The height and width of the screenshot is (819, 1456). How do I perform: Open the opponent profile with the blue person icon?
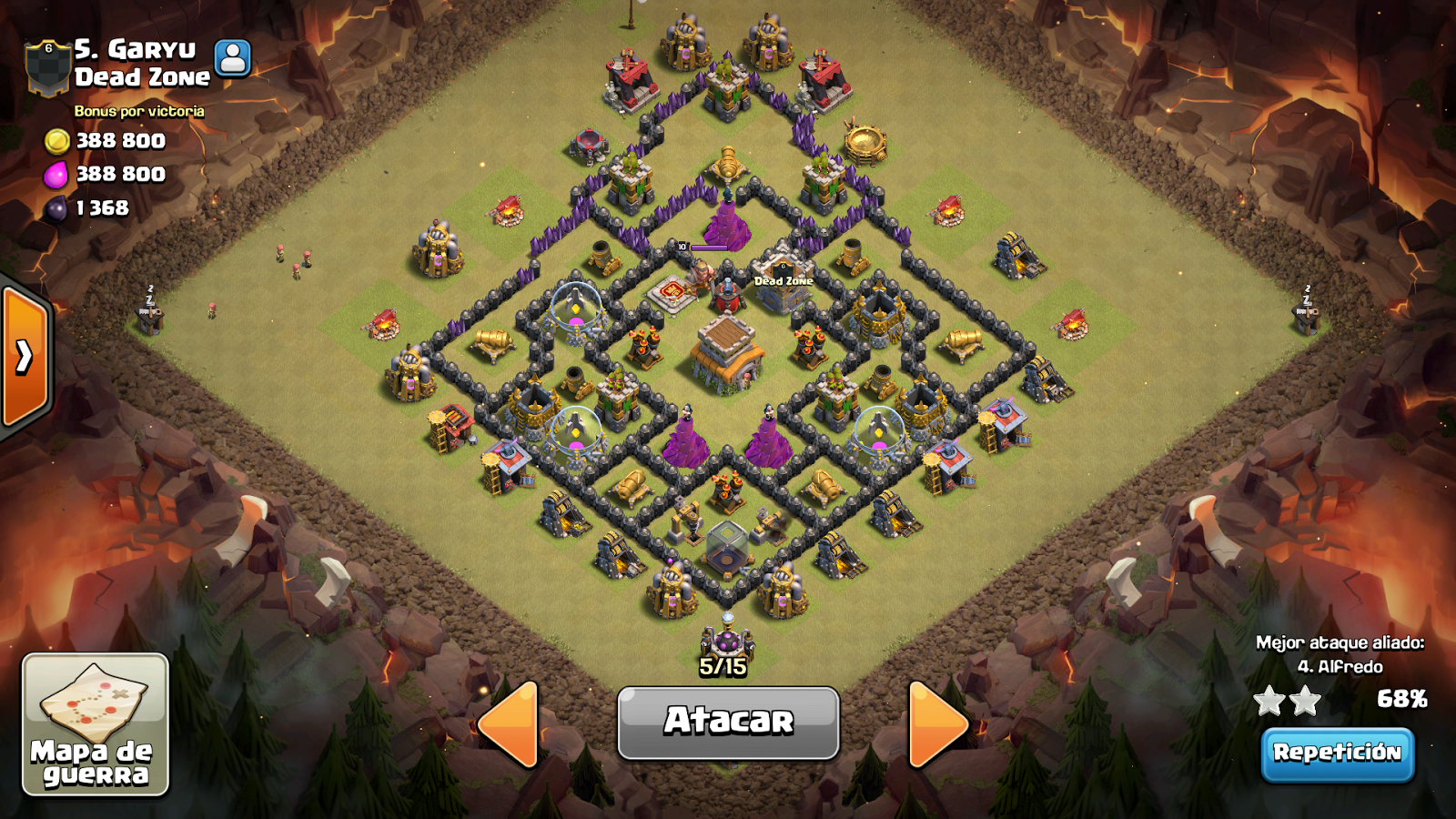pos(232,56)
